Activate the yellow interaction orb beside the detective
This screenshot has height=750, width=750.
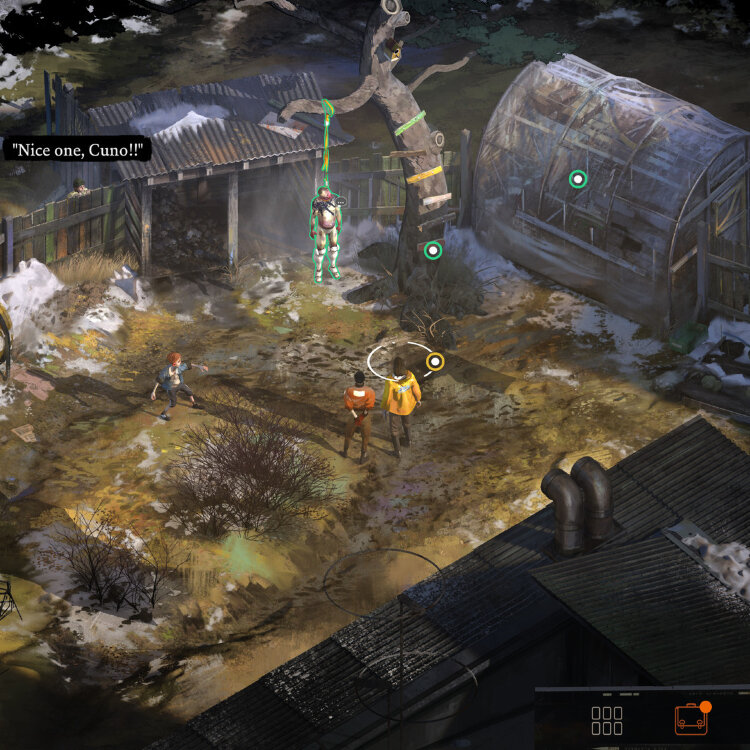click(x=434, y=361)
